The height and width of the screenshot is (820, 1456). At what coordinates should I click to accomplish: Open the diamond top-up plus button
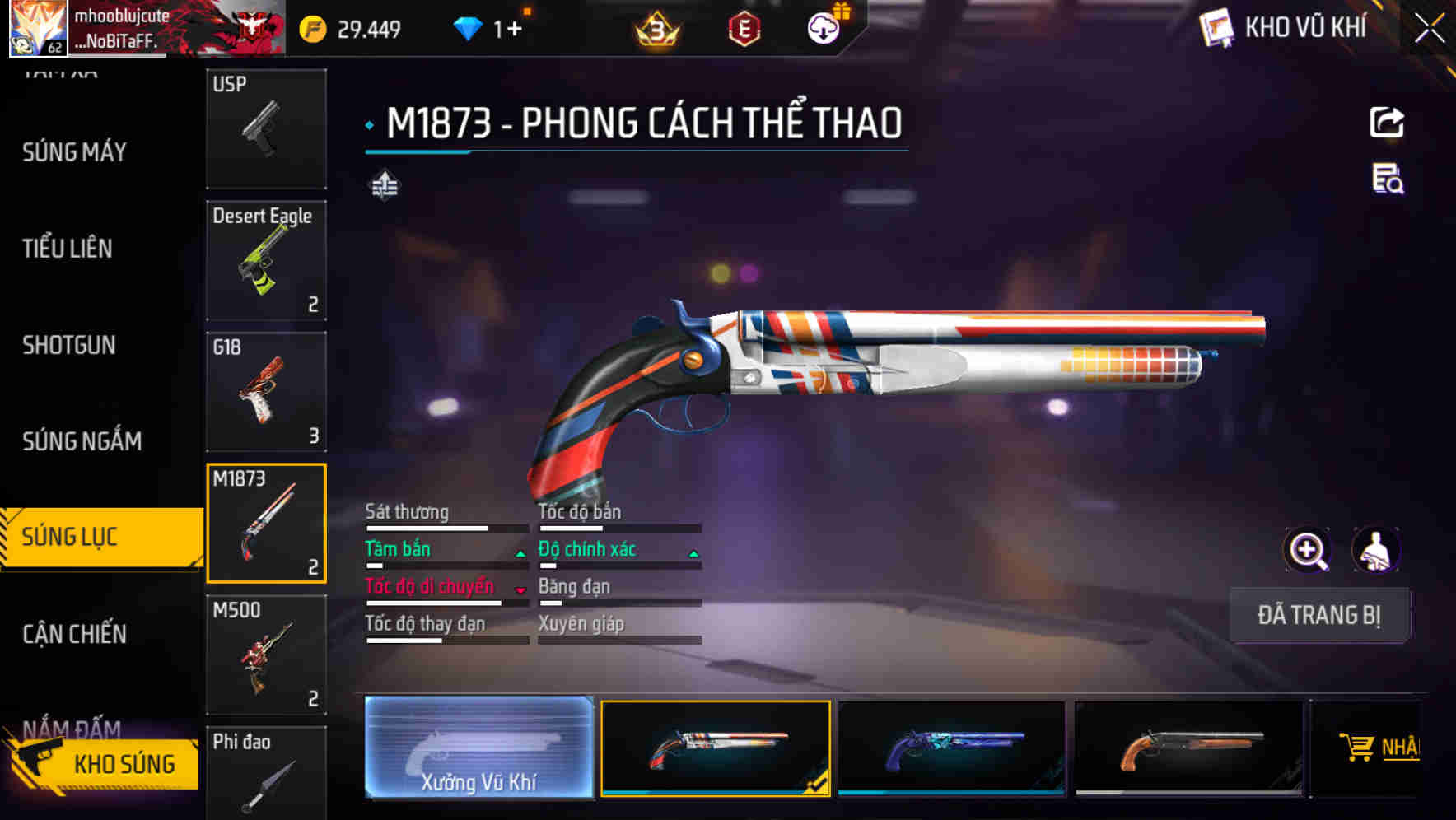point(514,30)
